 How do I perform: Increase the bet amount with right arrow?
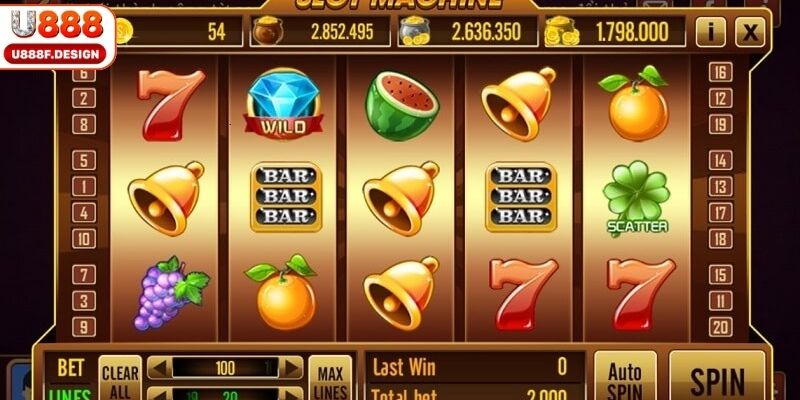290,368
